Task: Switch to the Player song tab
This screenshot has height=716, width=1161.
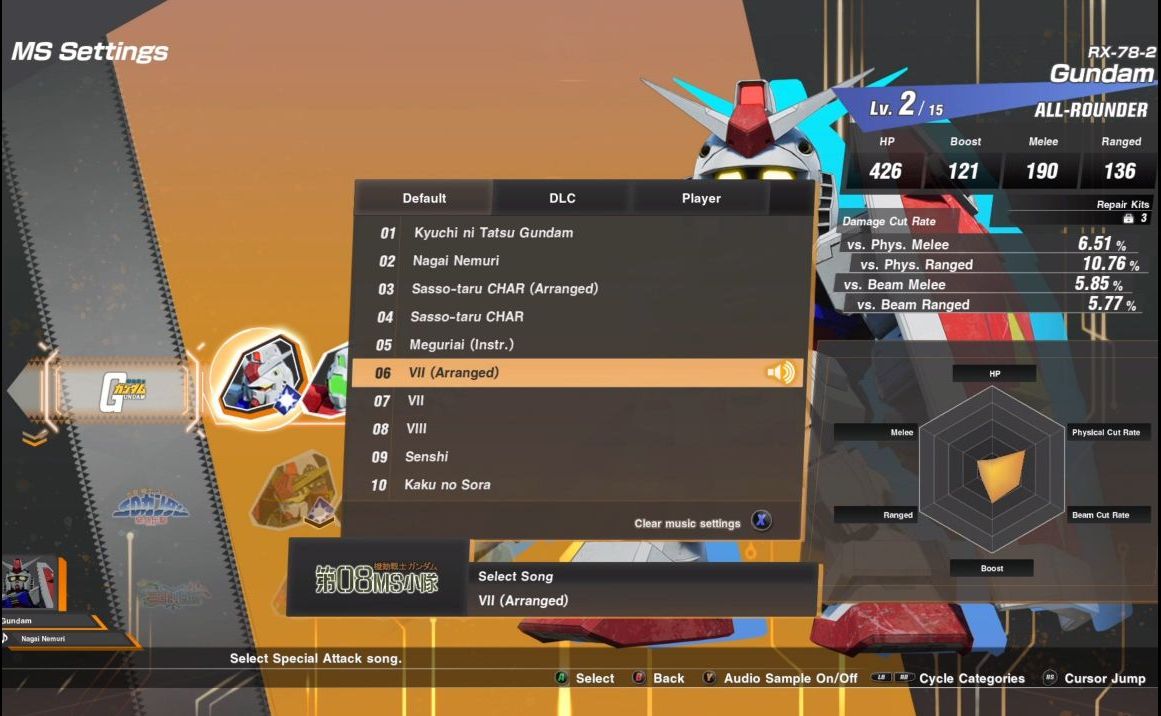Action: click(701, 198)
